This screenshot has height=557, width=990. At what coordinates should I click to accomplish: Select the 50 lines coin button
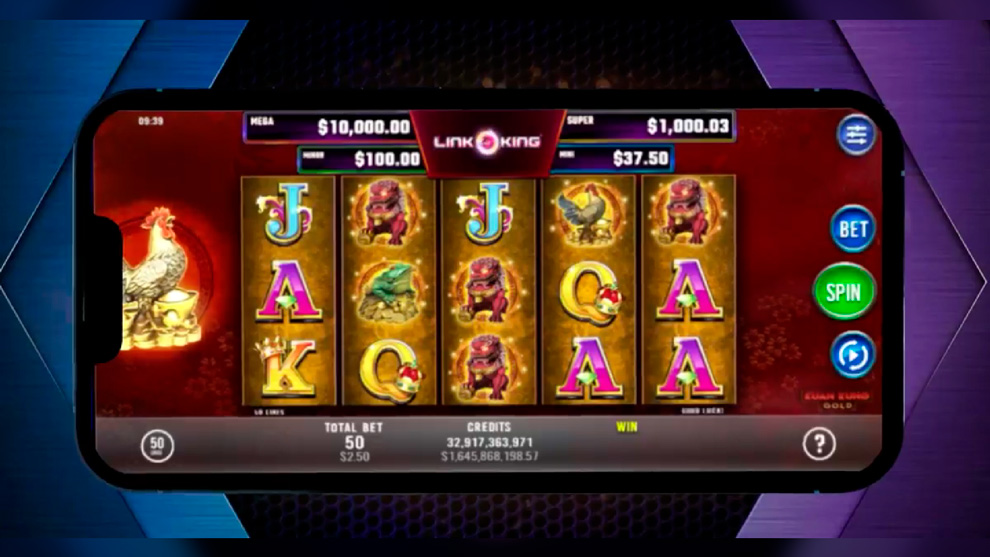[157, 444]
